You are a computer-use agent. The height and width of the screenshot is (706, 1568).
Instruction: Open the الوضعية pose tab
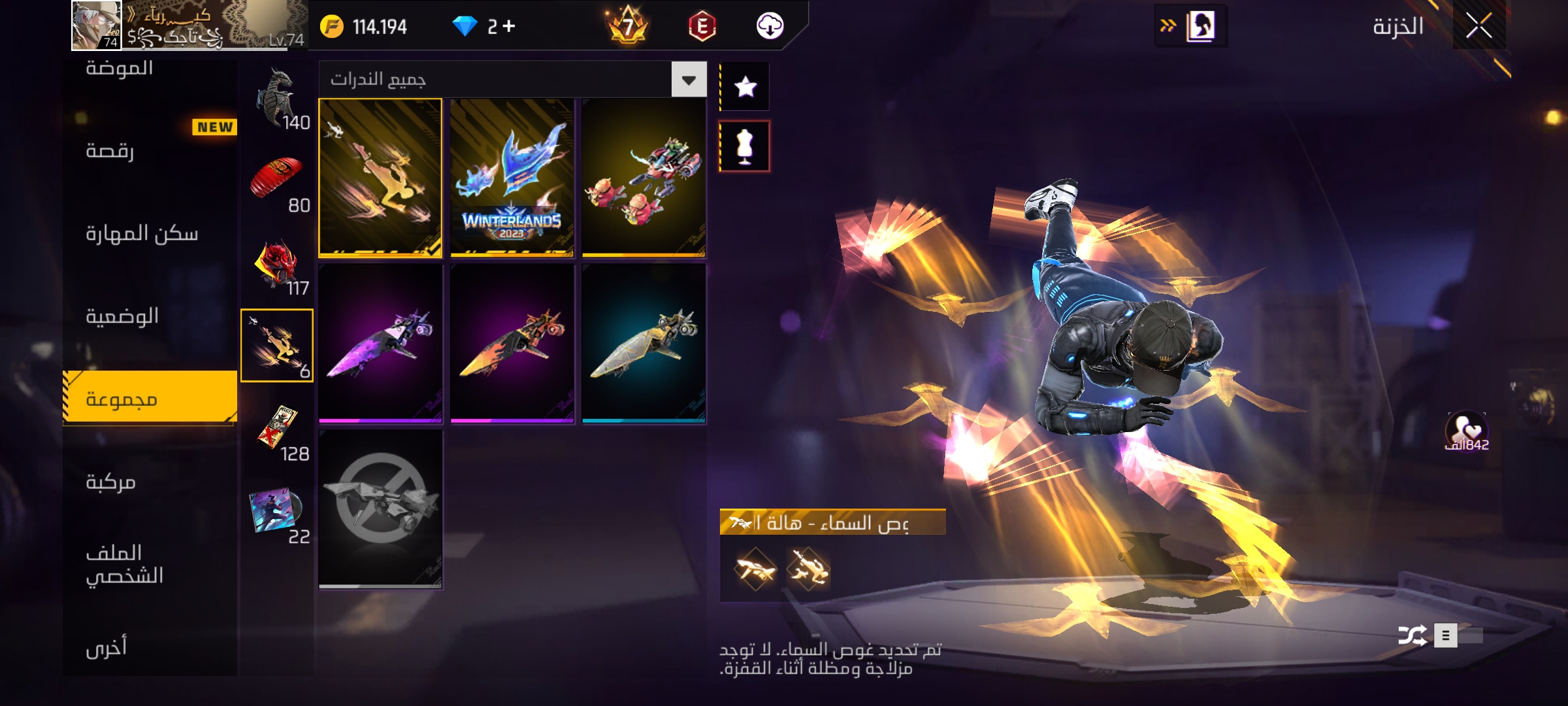tap(122, 316)
